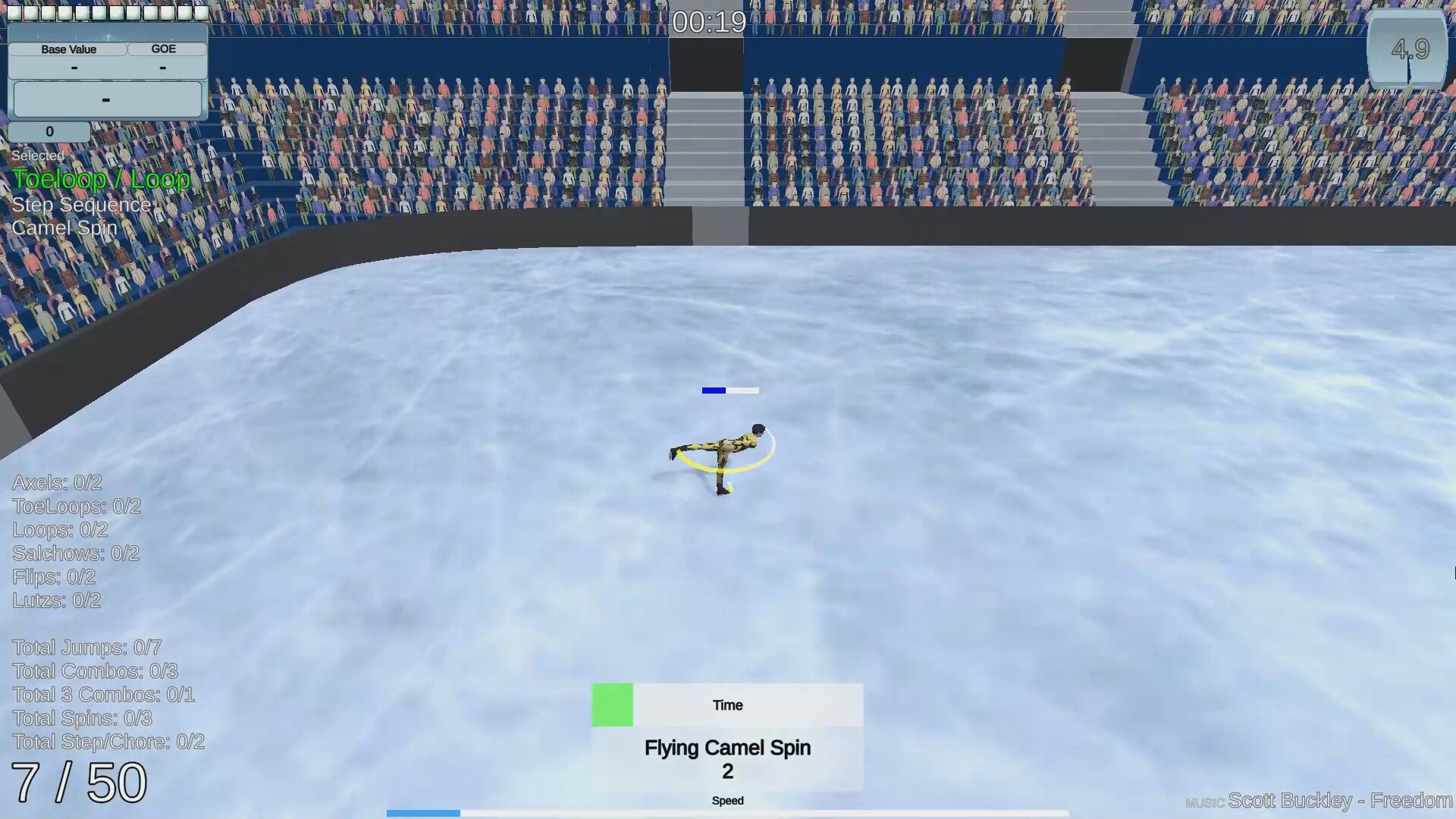Click the score box showing 0
The height and width of the screenshot is (819, 1456).
49,130
